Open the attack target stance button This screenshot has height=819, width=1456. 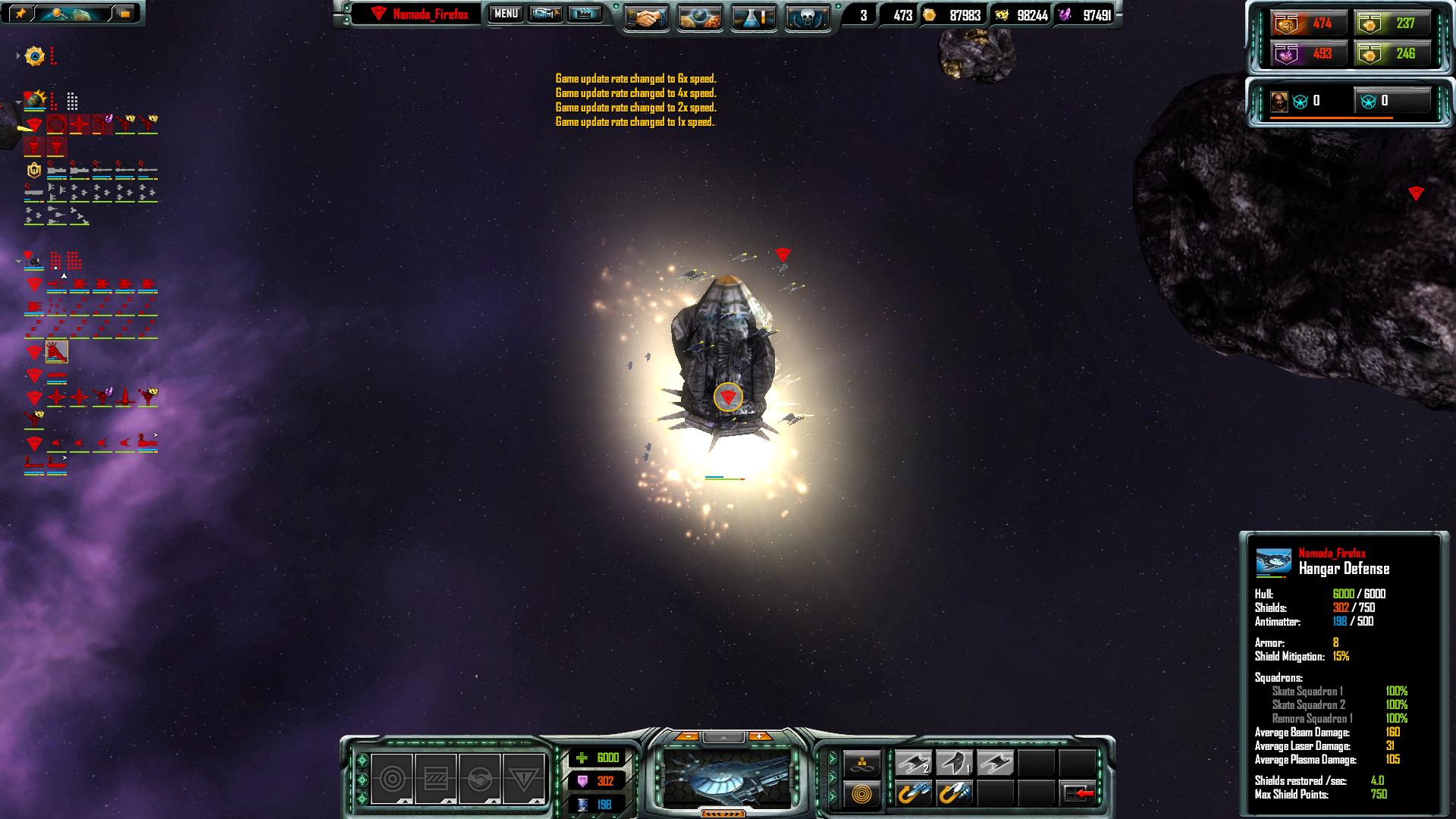pyautogui.click(x=391, y=779)
